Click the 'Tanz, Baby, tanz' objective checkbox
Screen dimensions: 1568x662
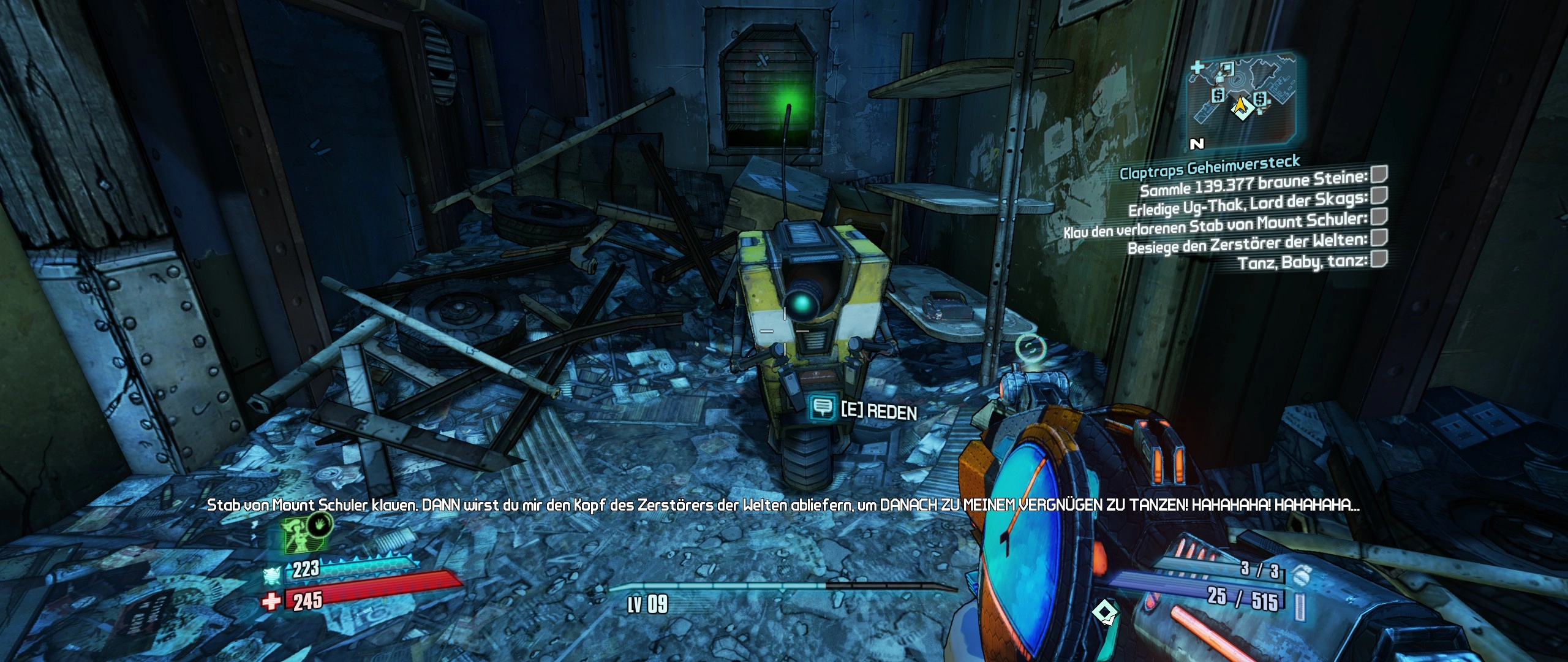click(1379, 259)
